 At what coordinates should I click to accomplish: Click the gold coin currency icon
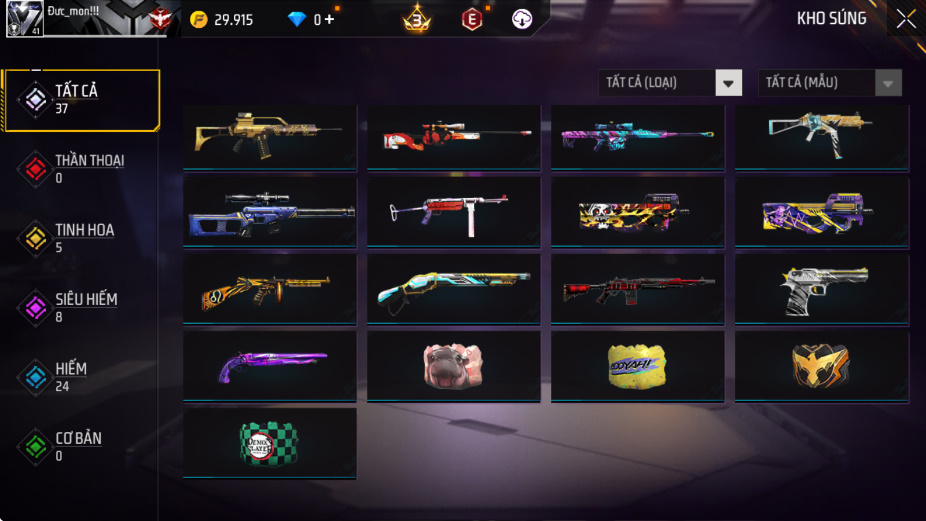[x=199, y=19]
